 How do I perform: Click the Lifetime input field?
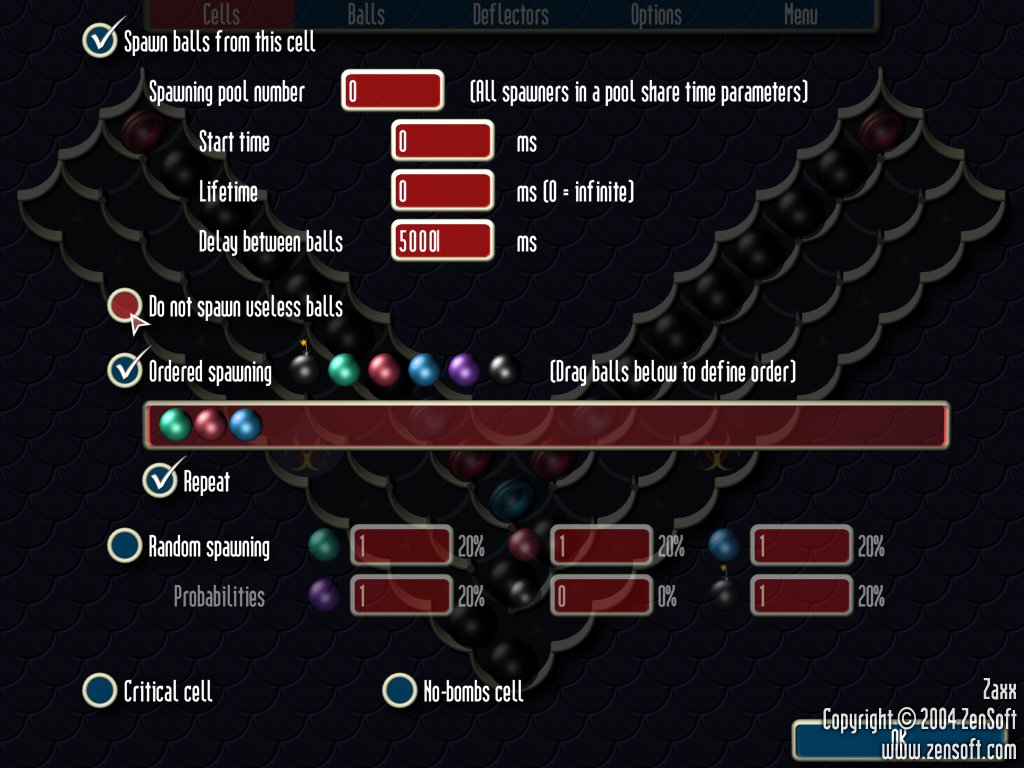[442, 191]
